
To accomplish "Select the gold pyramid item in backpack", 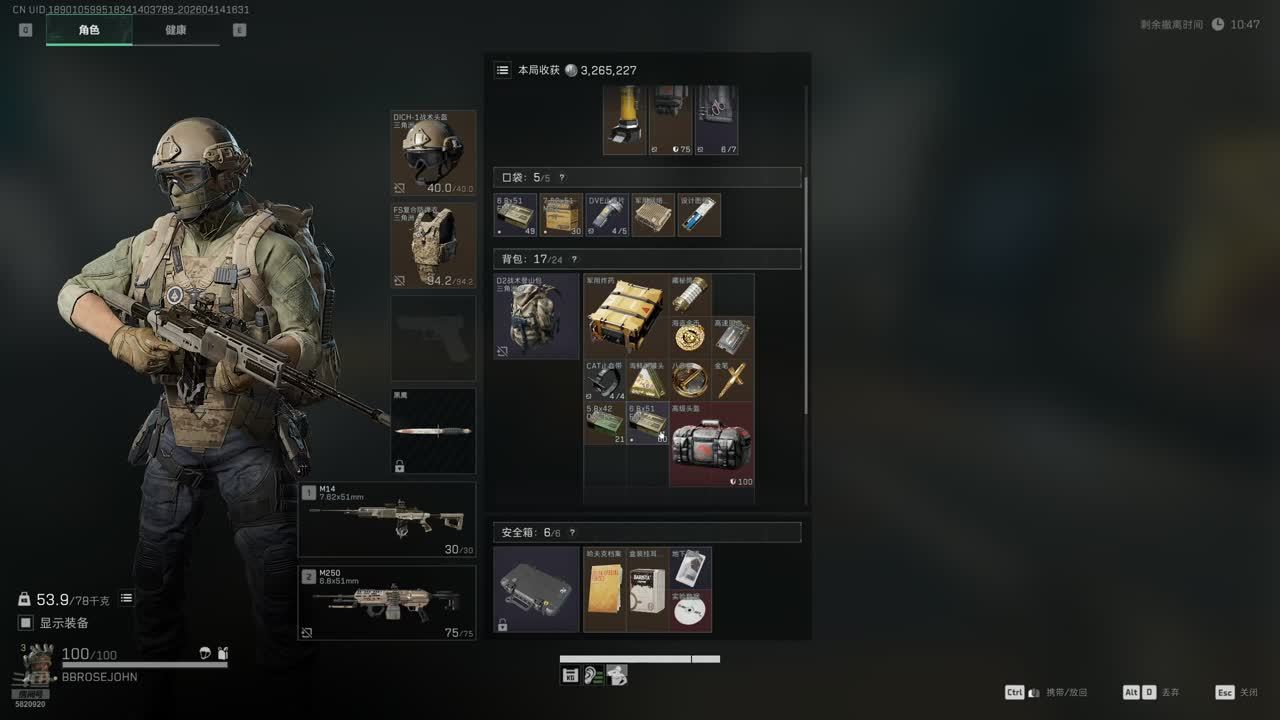I will (647, 380).
